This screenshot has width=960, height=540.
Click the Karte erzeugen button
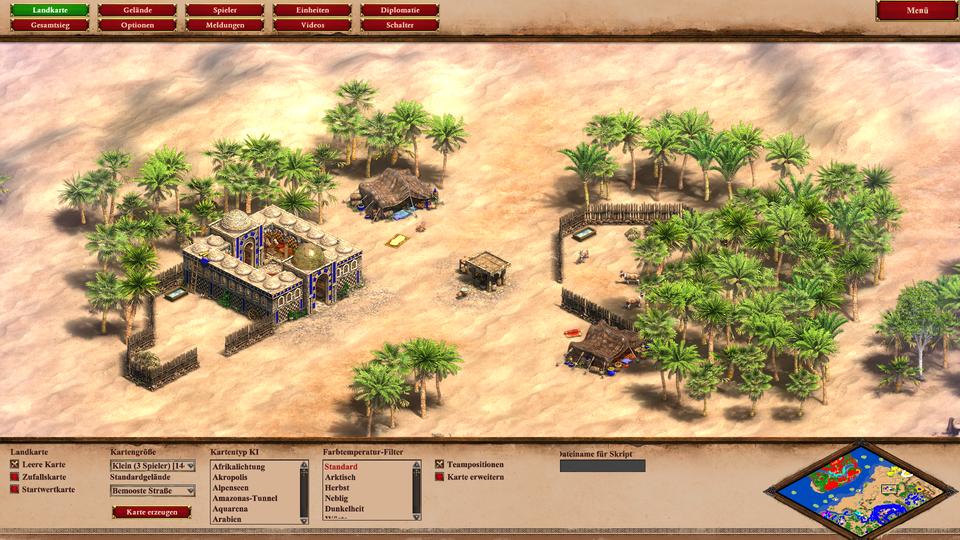click(x=151, y=512)
